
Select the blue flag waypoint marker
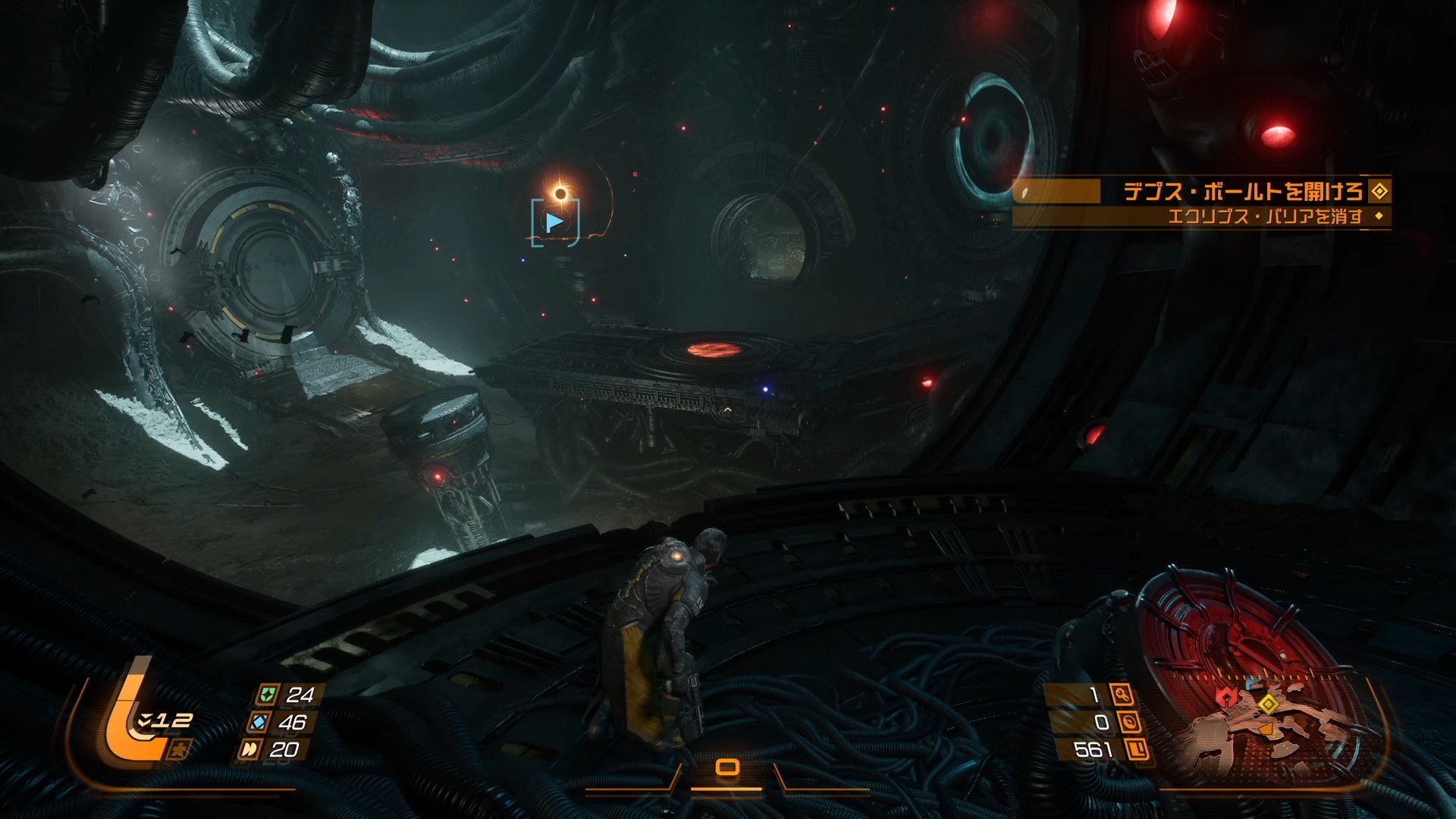tap(555, 222)
